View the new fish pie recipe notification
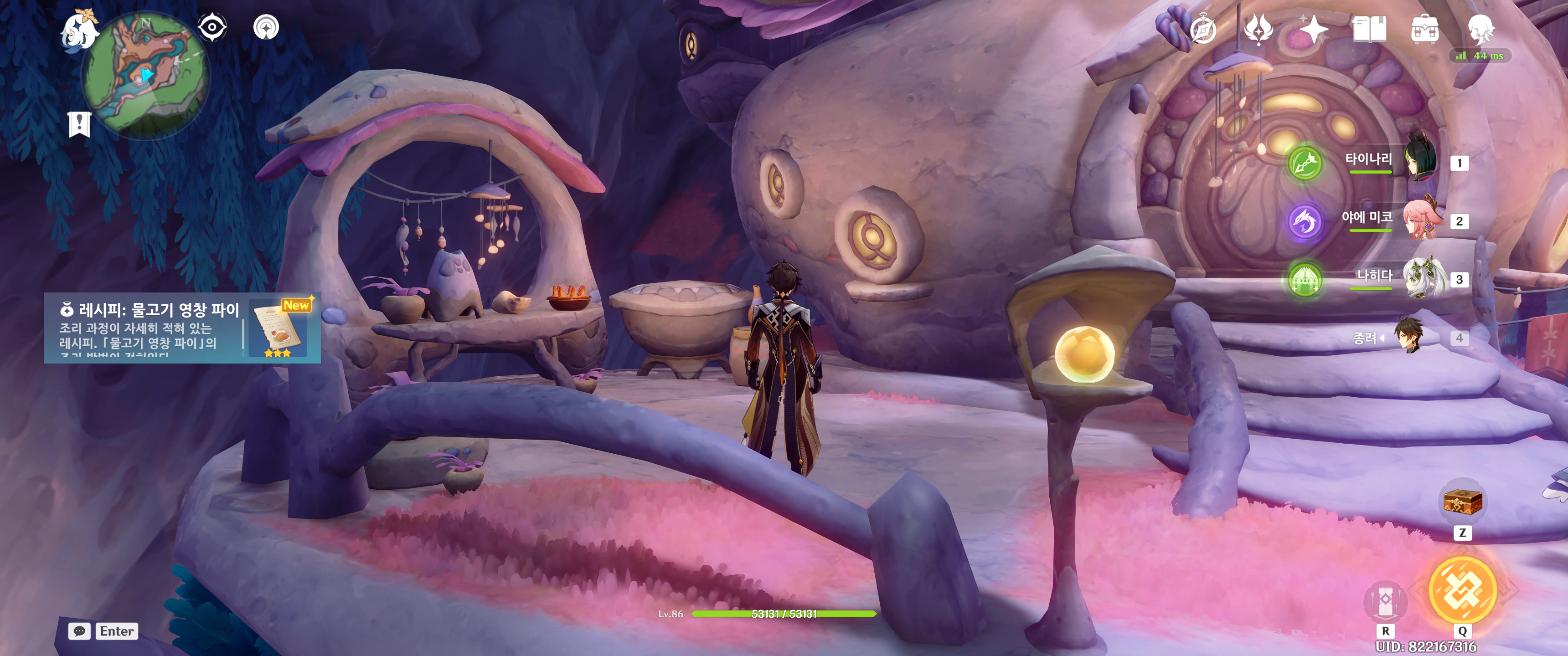The width and height of the screenshot is (1568, 656). 182,328
